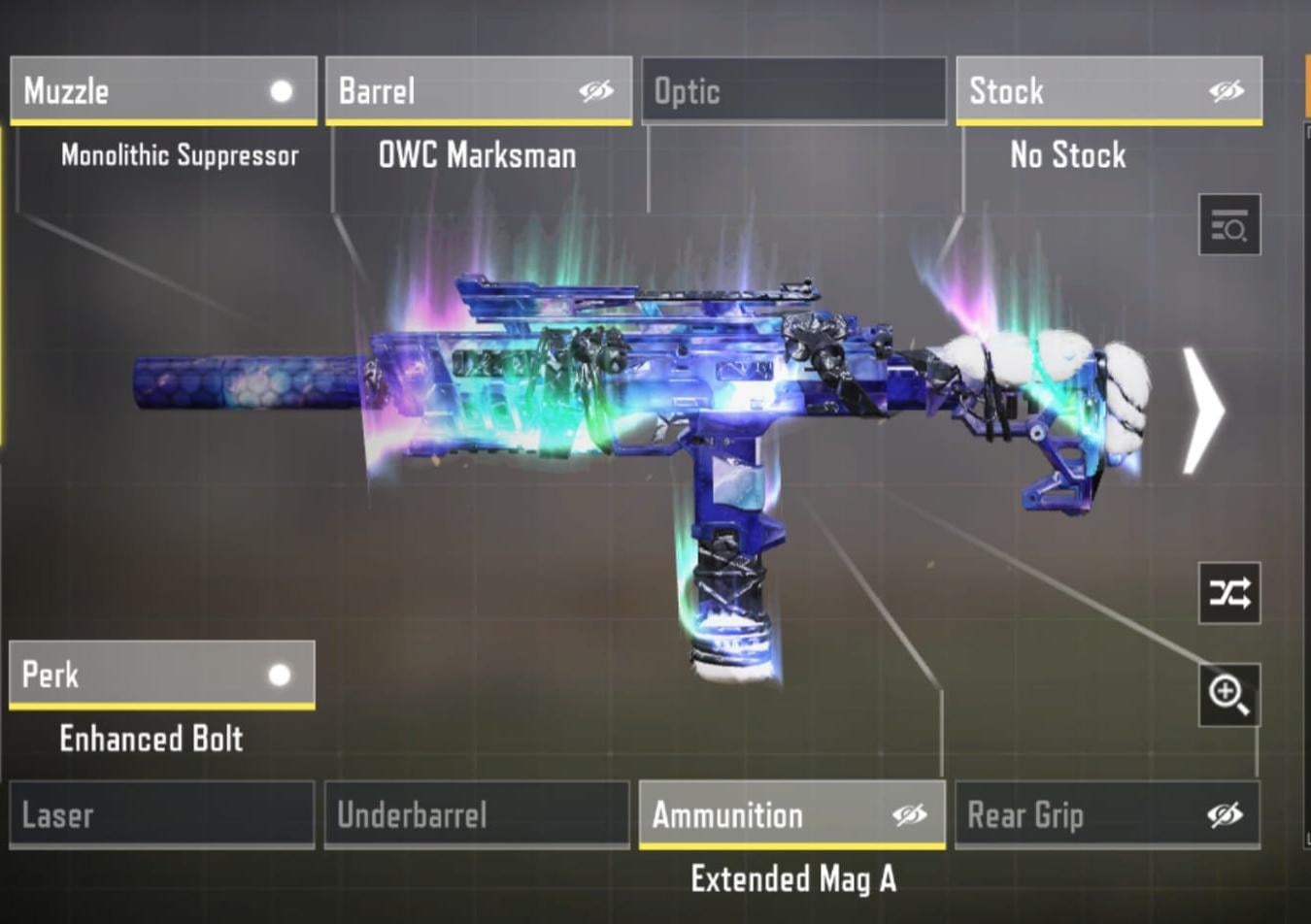Toggle Barrel attachment visibility eye icon
Image resolution: width=1311 pixels, height=924 pixels.
point(596,91)
